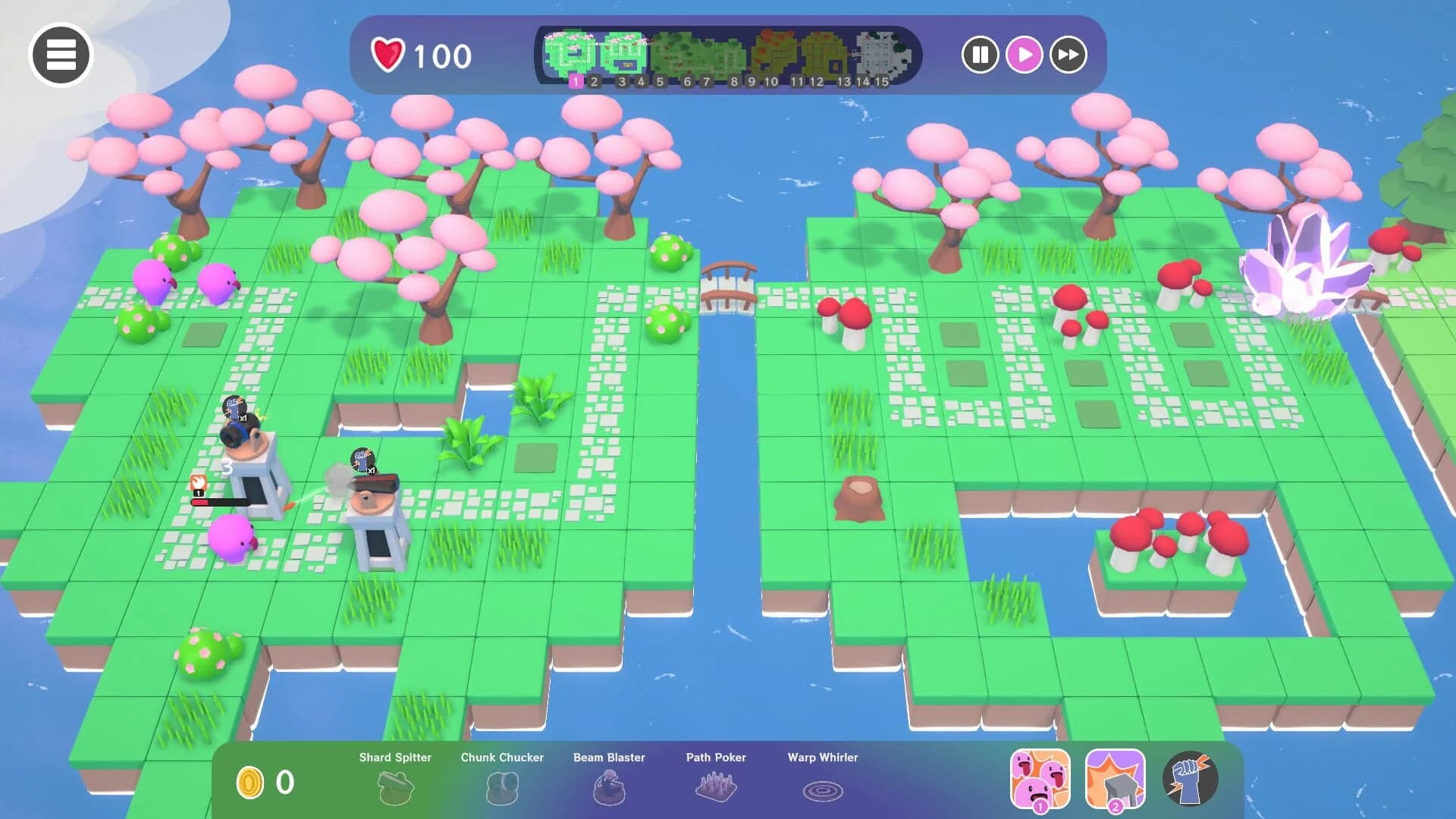Switch to wave 2 in the level strip

(x=594, y=80)
